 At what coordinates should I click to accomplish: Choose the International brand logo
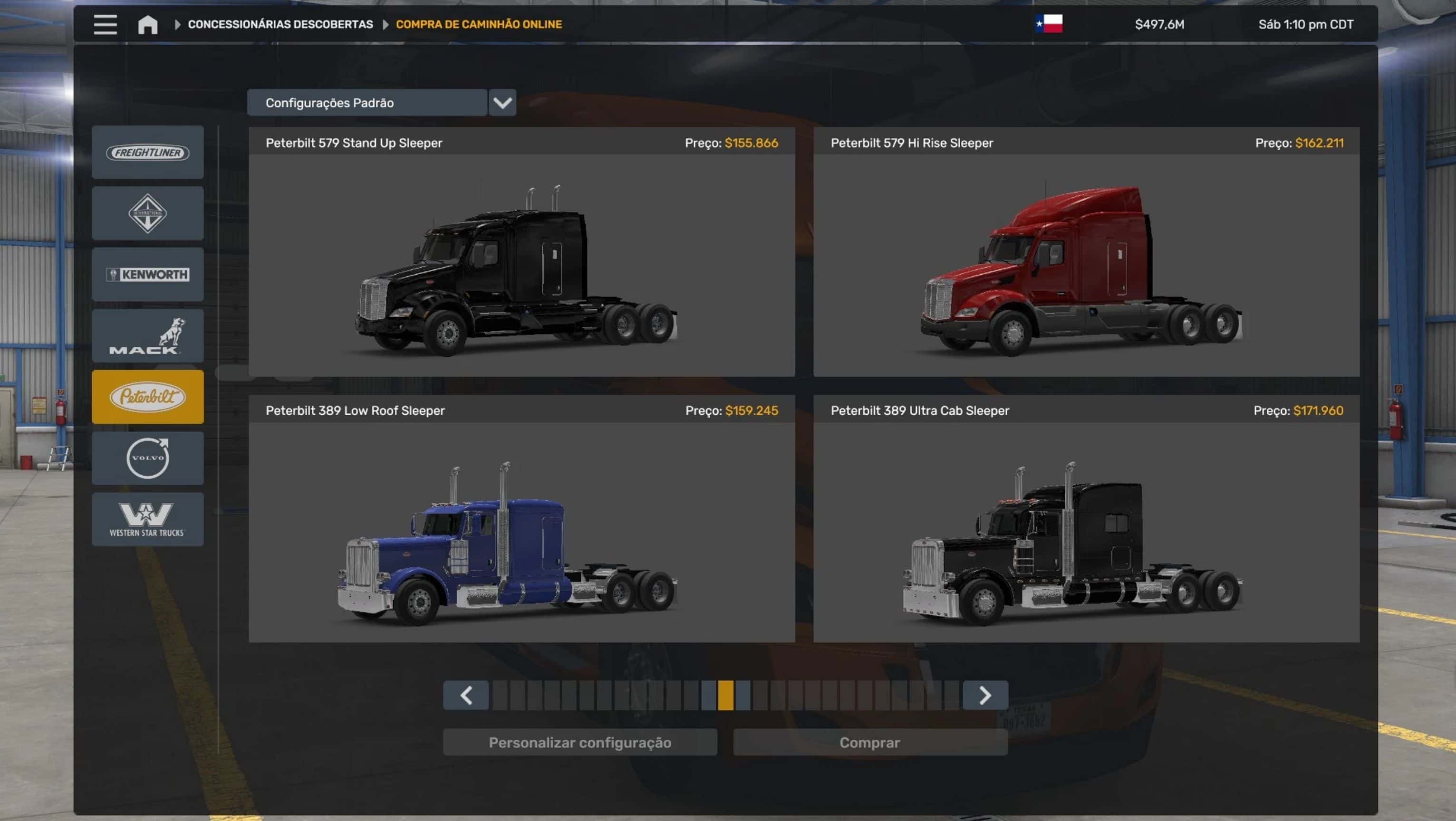pyautogui.click(x=147, y=214)
